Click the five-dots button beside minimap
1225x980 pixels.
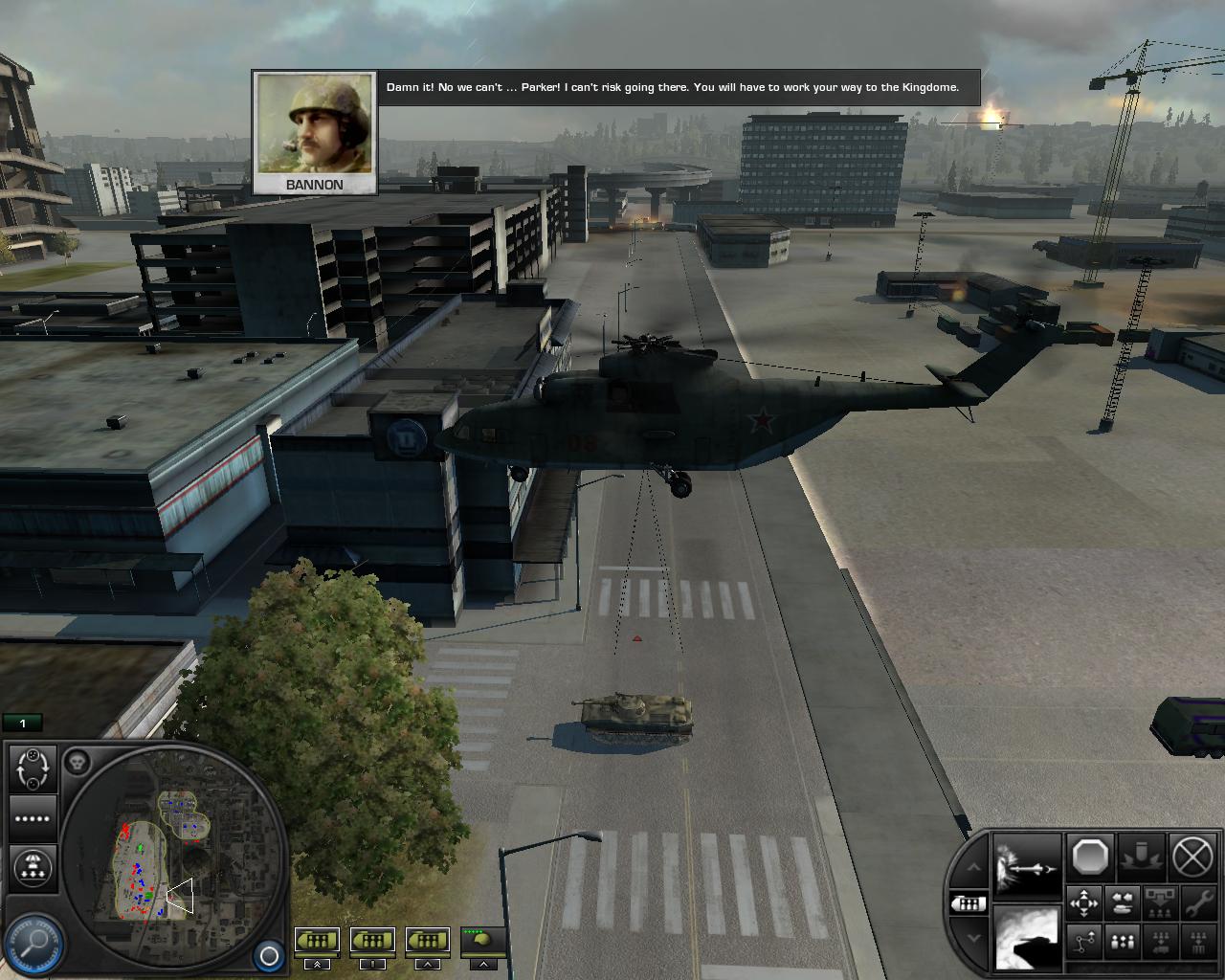[32, 818]
